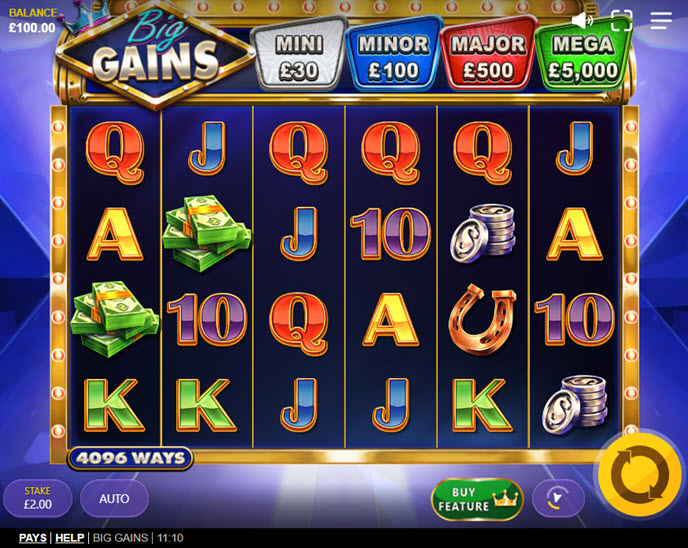Screen dimensions: 688x548
Task: Mute the game sound
Action: click(582, 20)
